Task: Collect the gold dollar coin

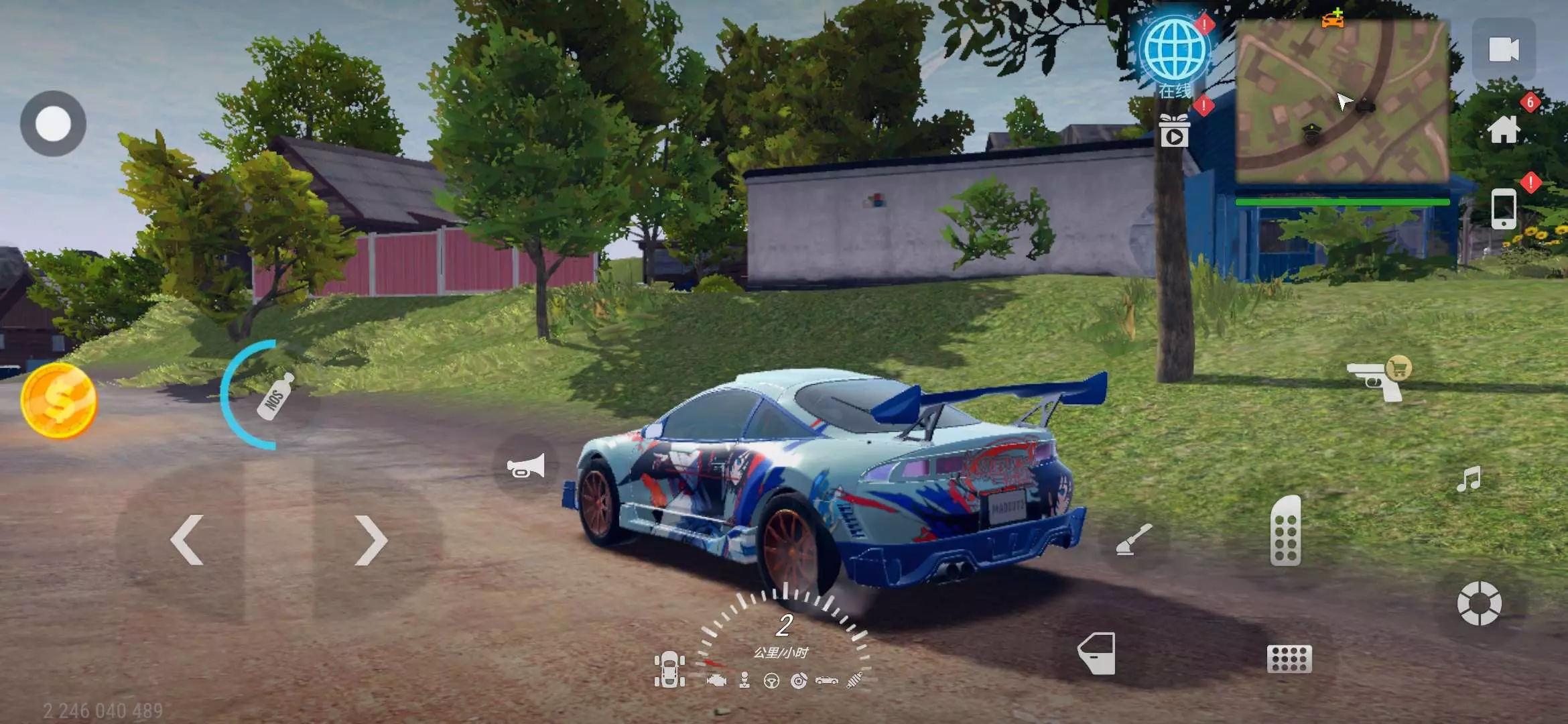Action: pyautogui.click(x=59, y=401)
